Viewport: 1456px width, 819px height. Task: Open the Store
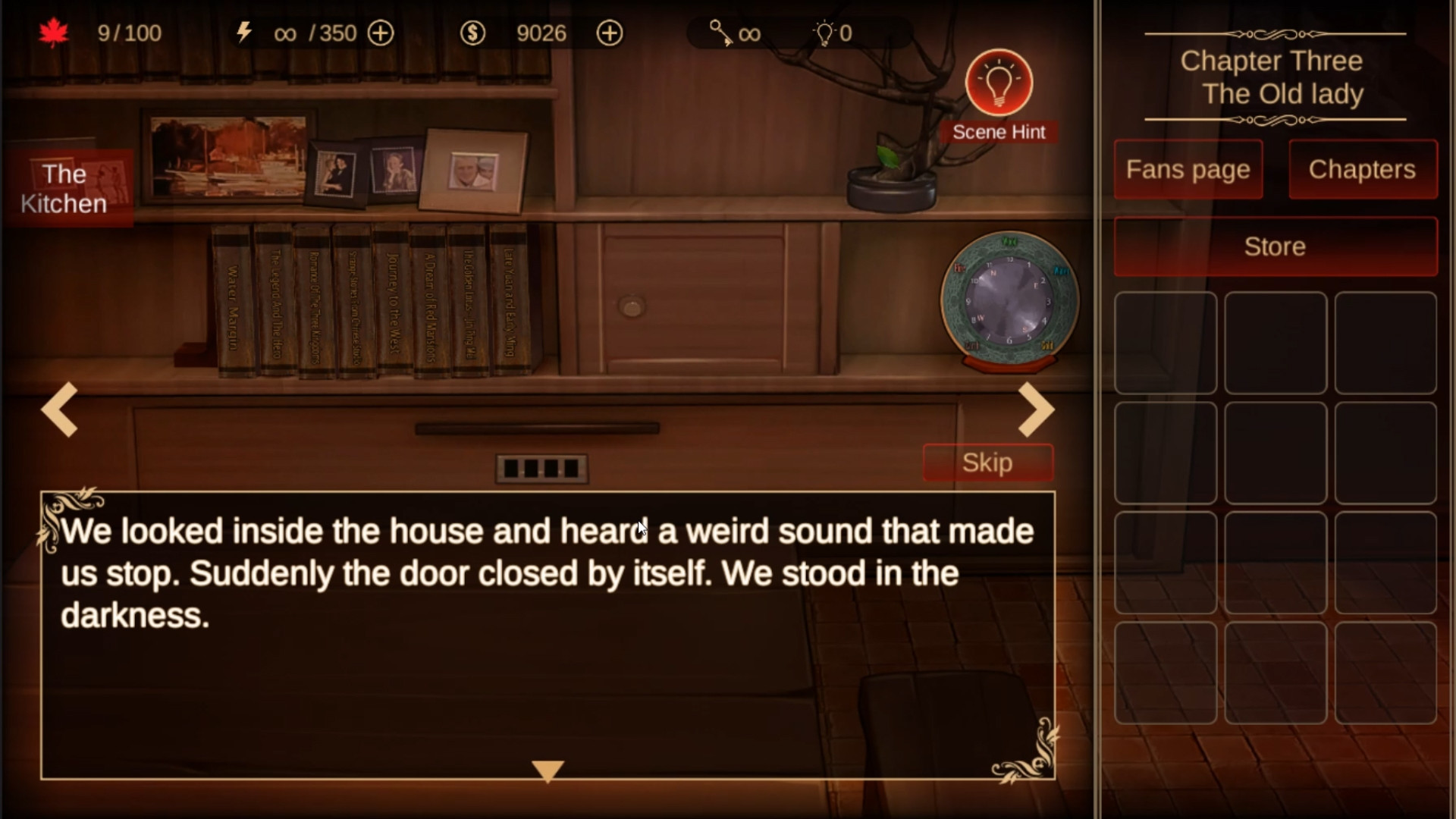1275,246
